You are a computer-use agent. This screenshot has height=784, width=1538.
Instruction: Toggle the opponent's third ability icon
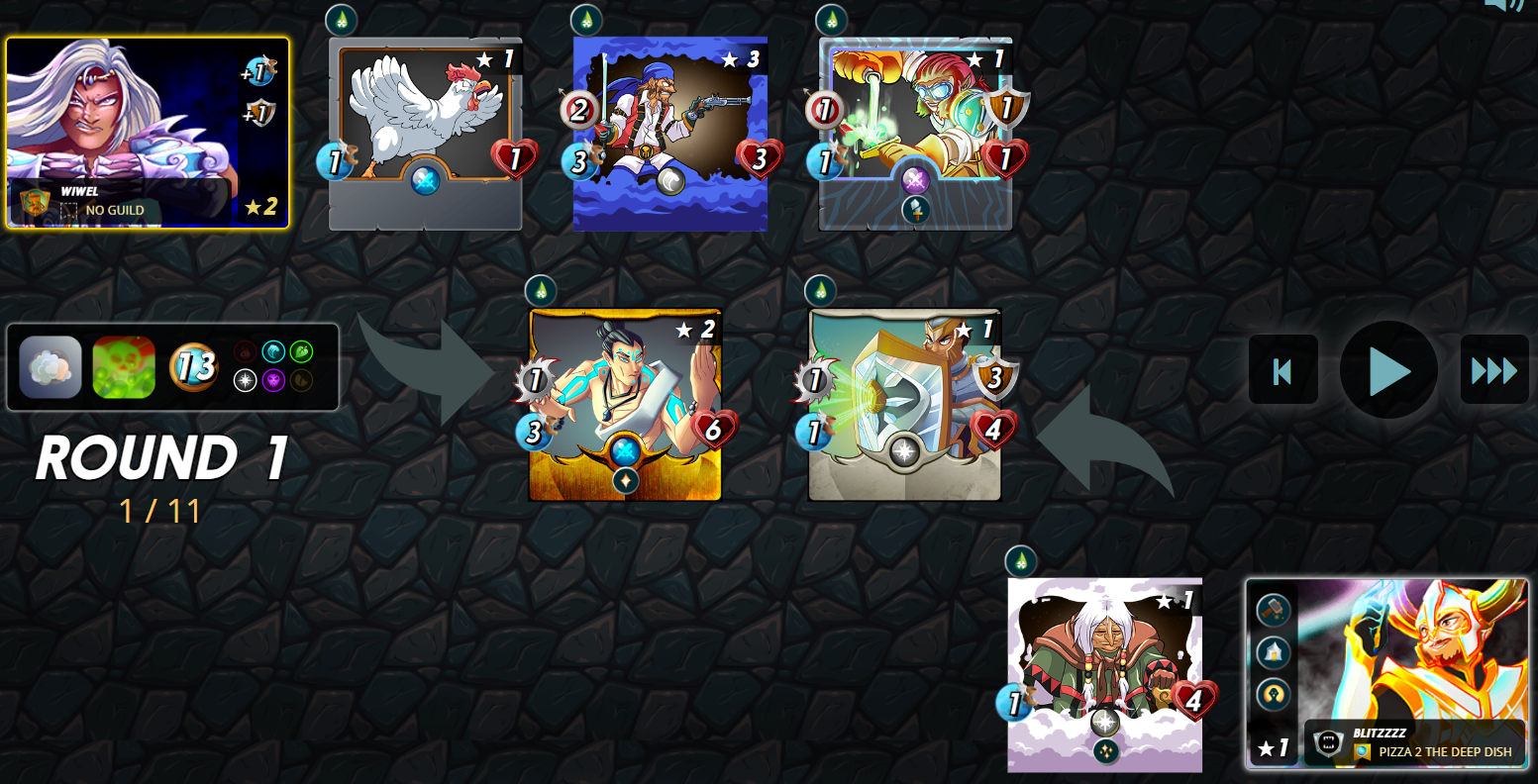point(1272,692)
